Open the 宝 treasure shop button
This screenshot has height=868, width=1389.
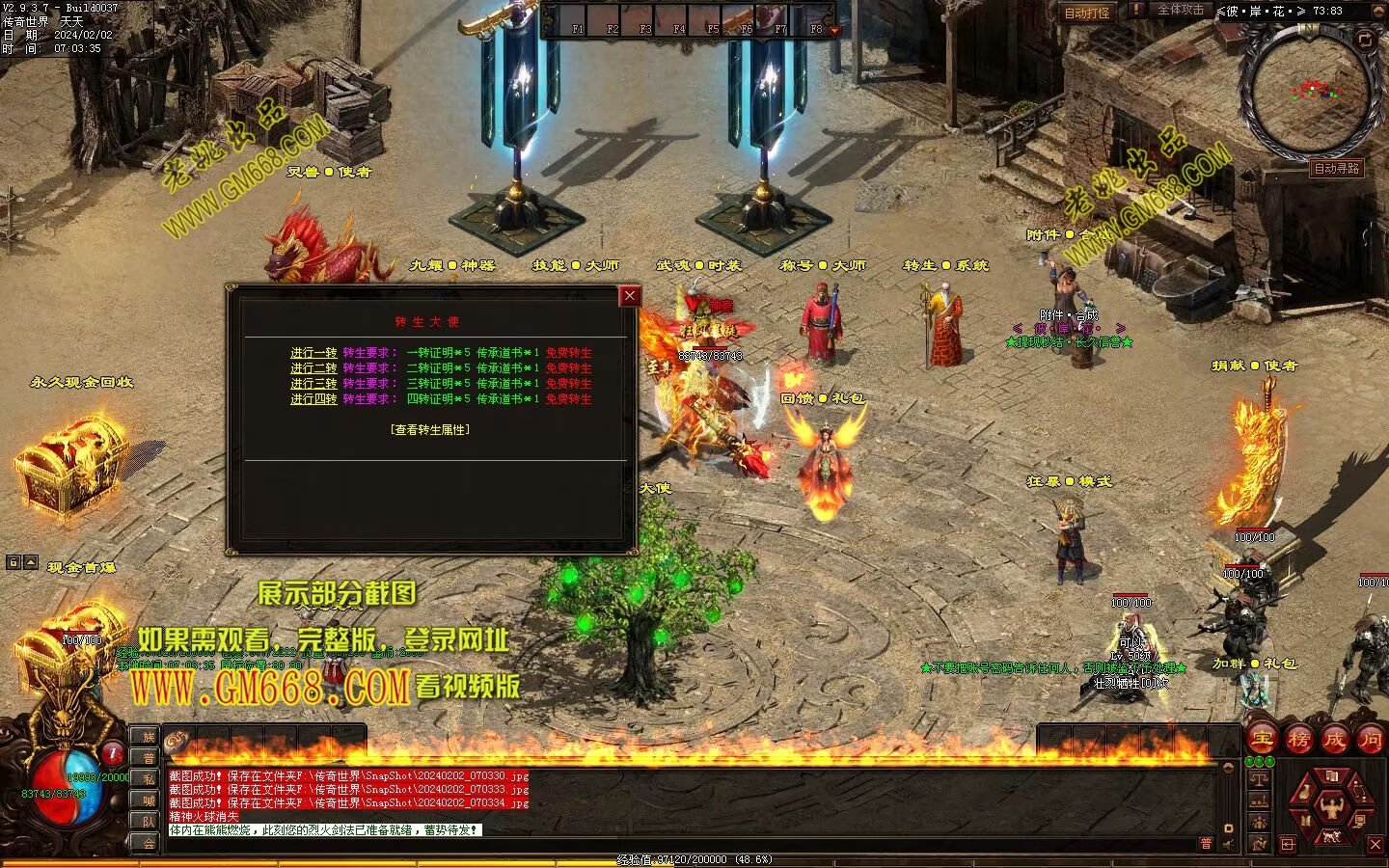pyautogui.click(x=1262, y=740)
